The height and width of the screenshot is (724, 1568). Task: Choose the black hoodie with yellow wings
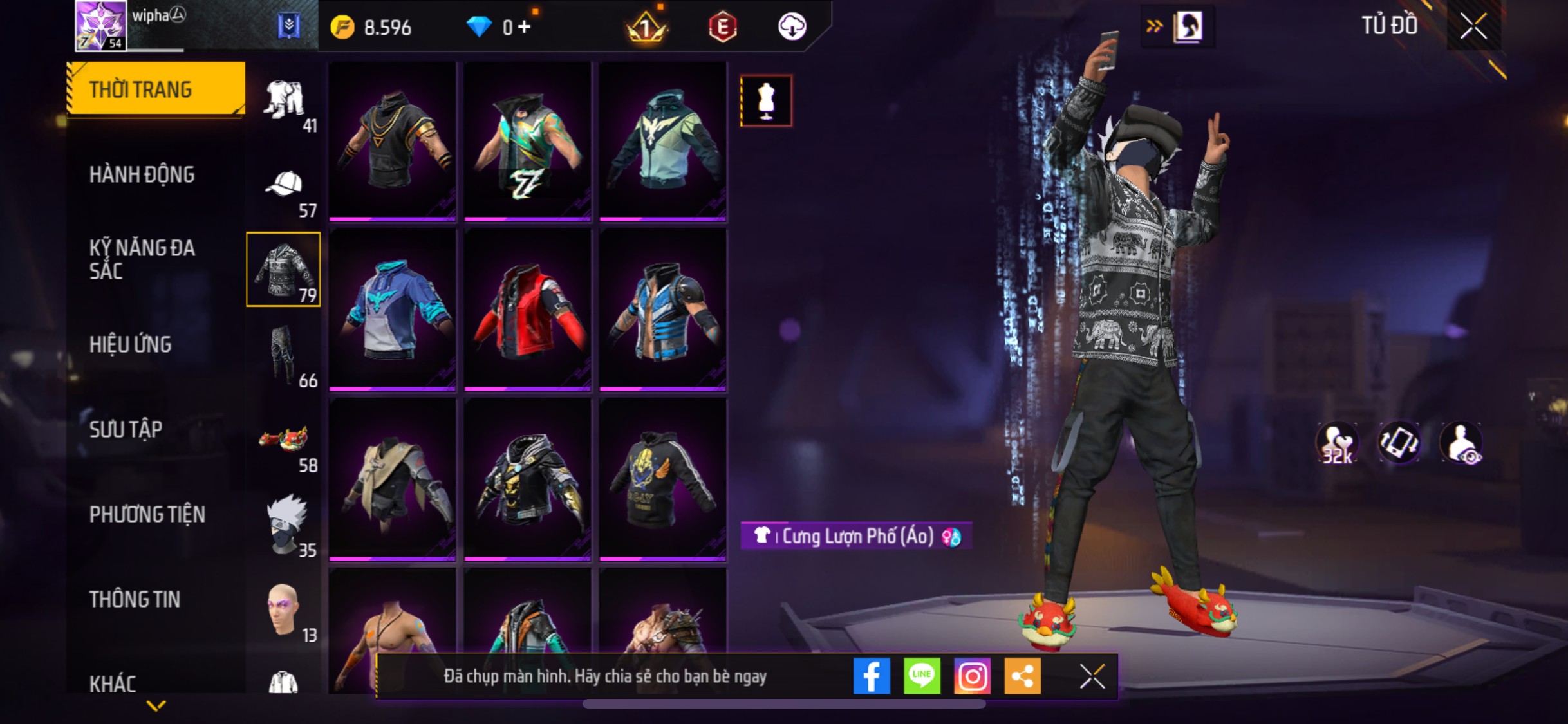coord(663,479)
